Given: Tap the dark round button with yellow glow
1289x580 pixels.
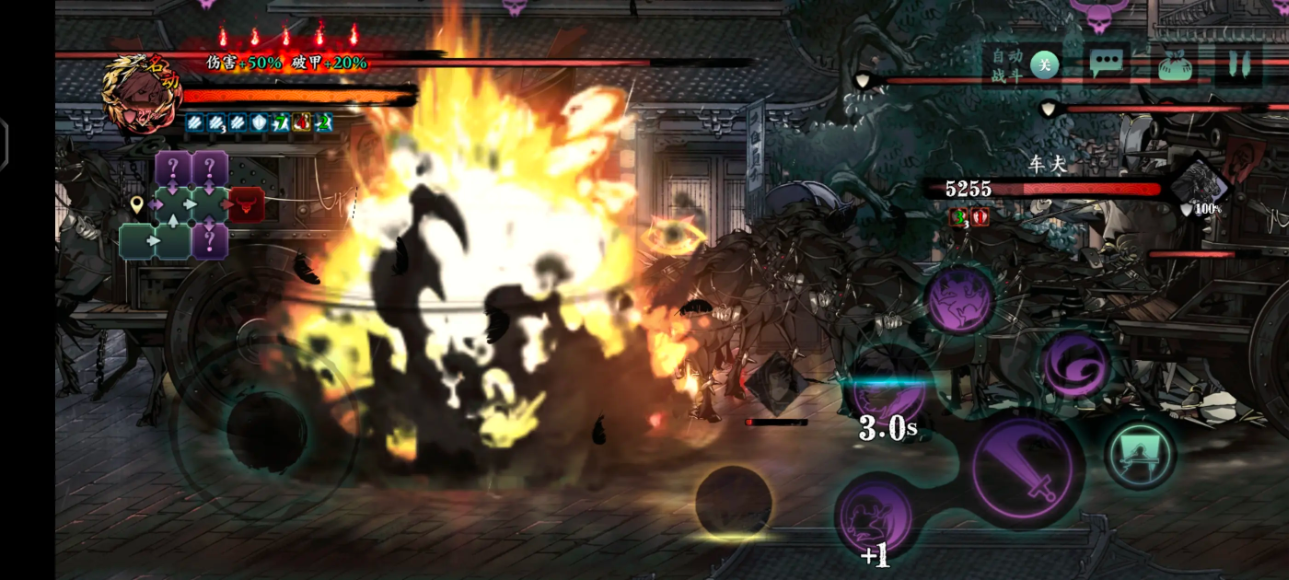Looking at the screenshot, I should [733, 502].
